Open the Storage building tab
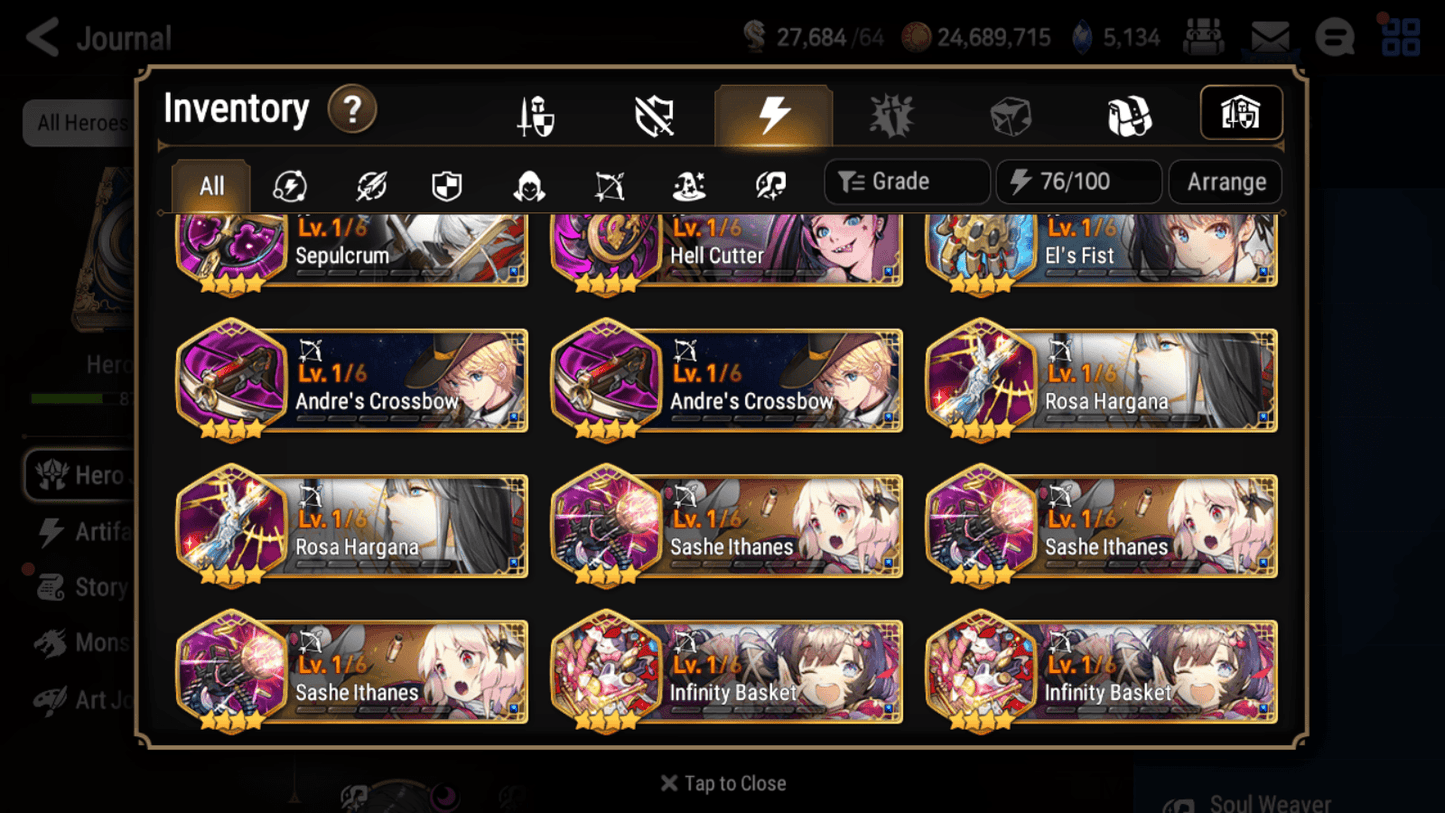 pyautogui.click(x=1241, y=113)
